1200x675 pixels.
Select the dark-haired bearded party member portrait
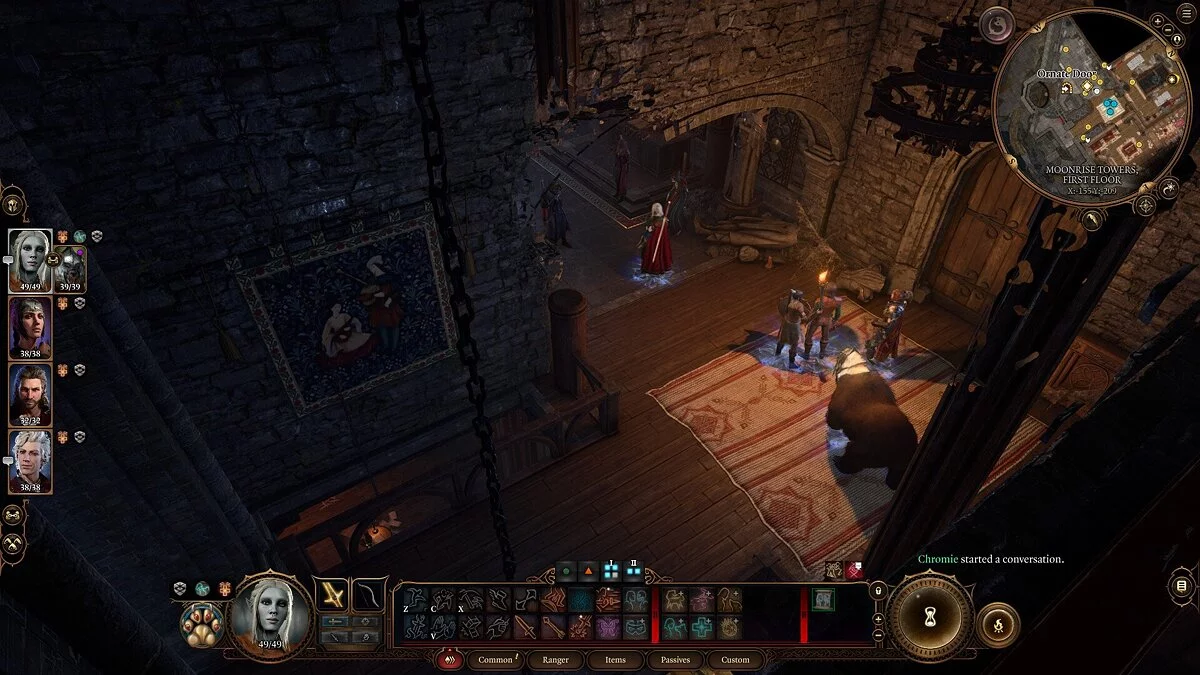click(x=29, y=394)
